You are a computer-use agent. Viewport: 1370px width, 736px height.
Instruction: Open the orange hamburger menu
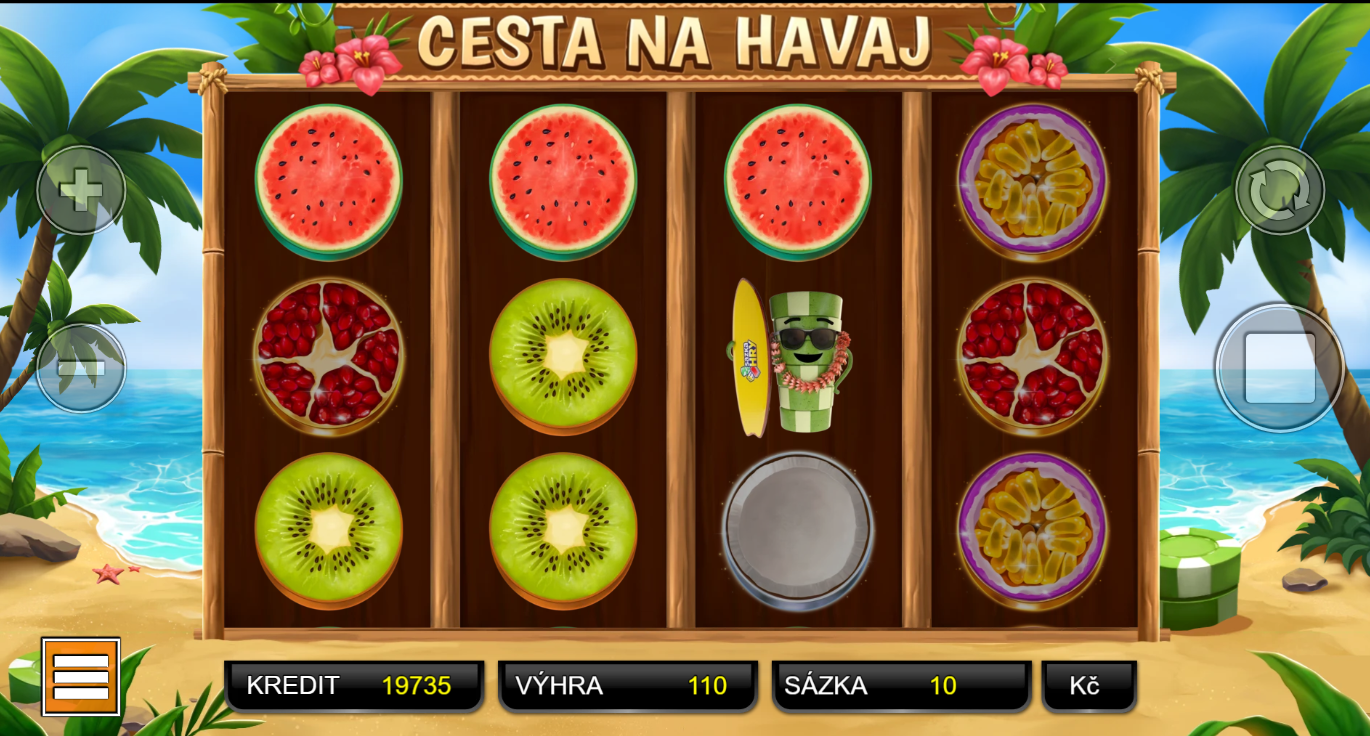(81, 677)
